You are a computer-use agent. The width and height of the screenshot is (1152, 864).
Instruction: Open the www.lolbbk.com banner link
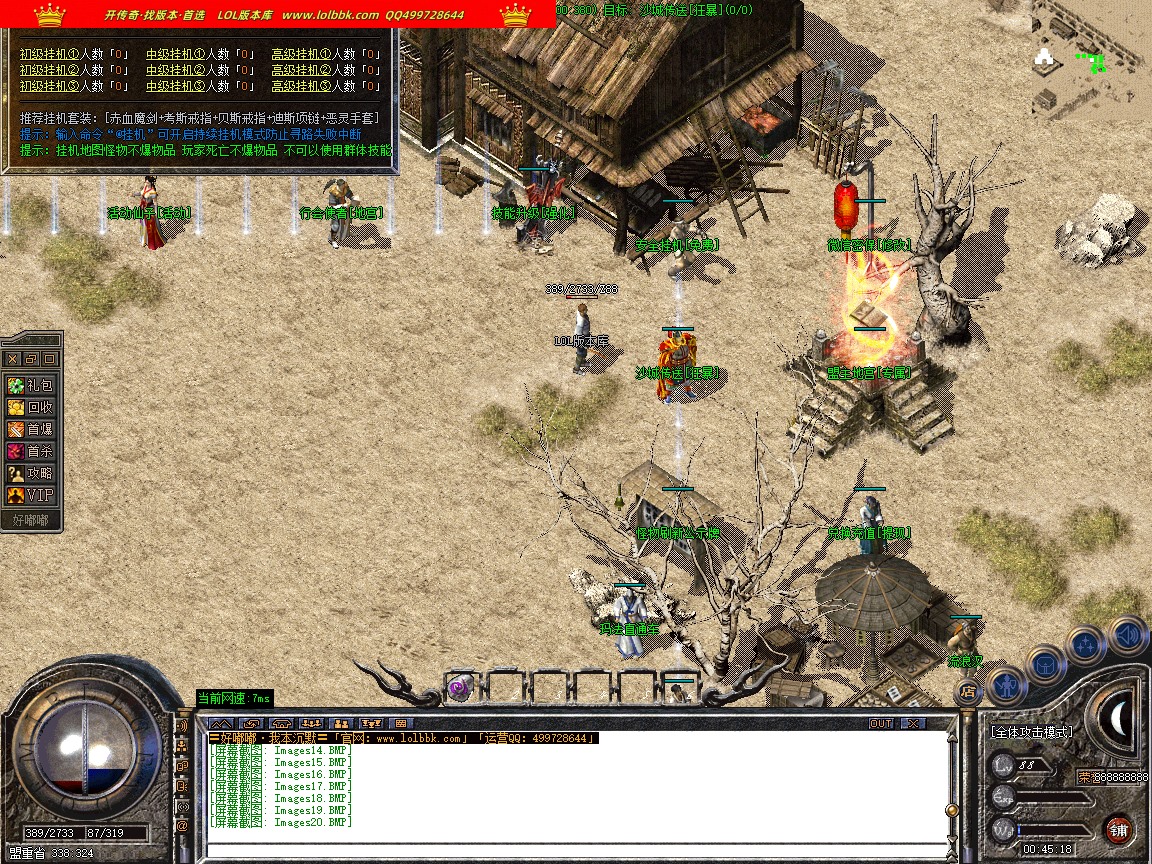tap(330, 15)
